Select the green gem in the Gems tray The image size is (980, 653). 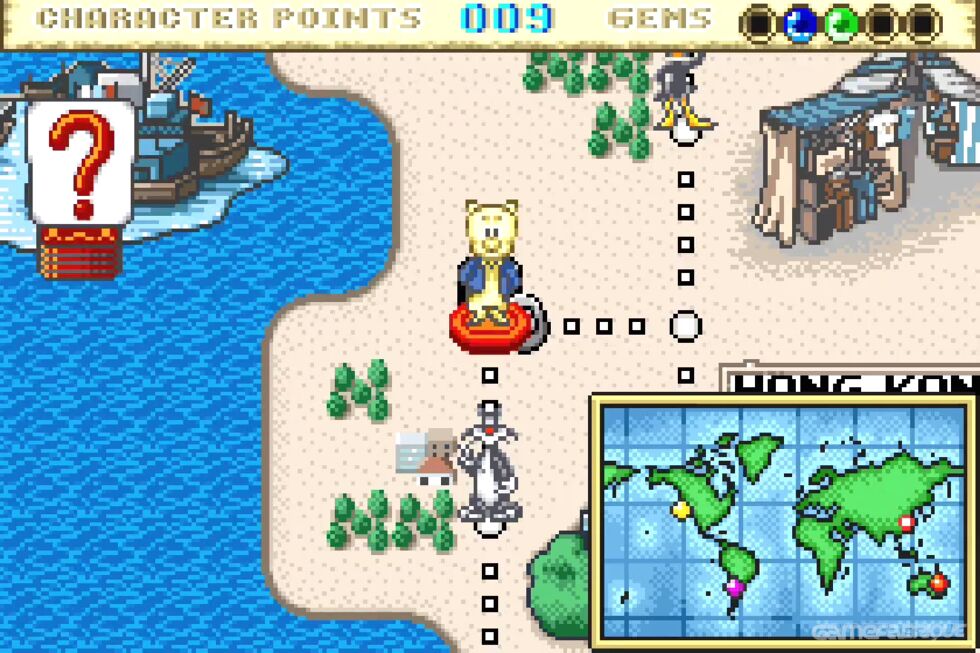(841, 22)
